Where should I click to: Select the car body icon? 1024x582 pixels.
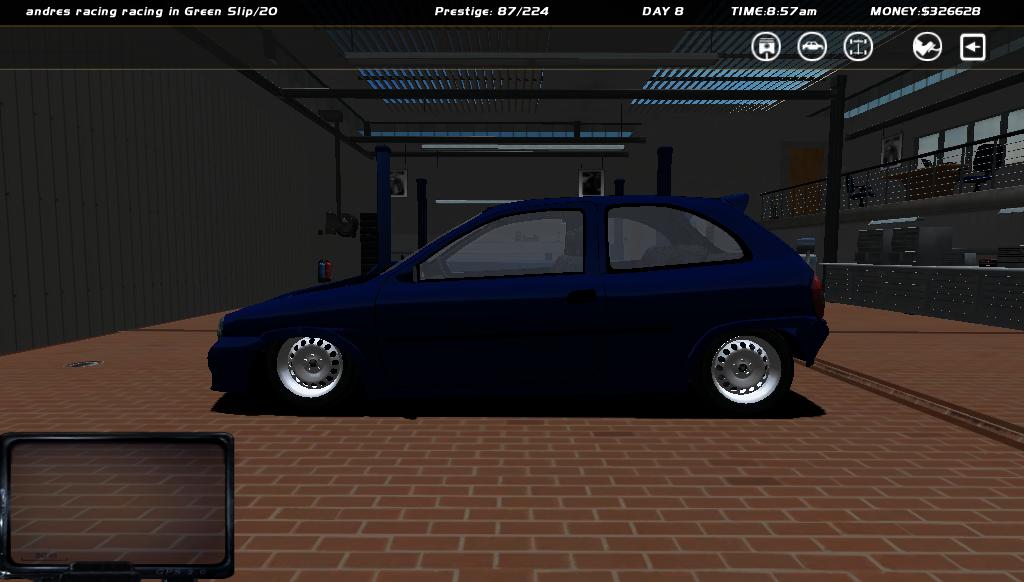(x=812, y=47)
